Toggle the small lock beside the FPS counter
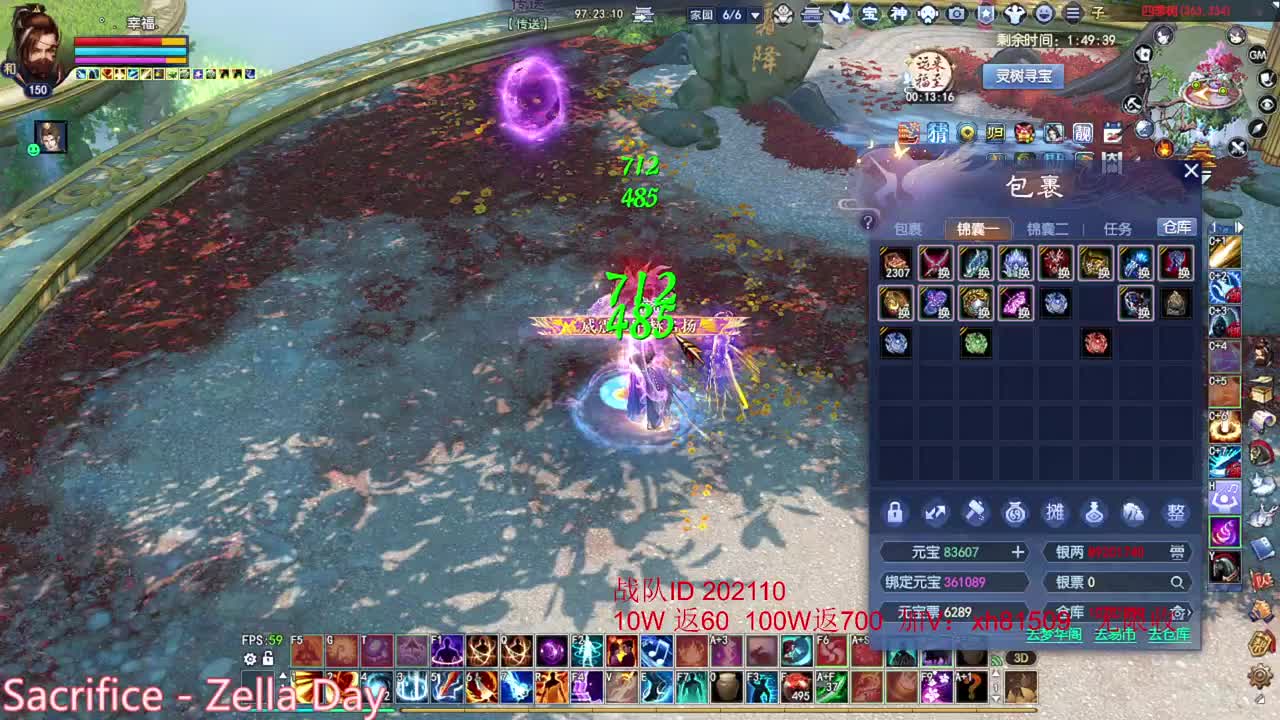Screen dimensions: 1280x720 (266, 658)
